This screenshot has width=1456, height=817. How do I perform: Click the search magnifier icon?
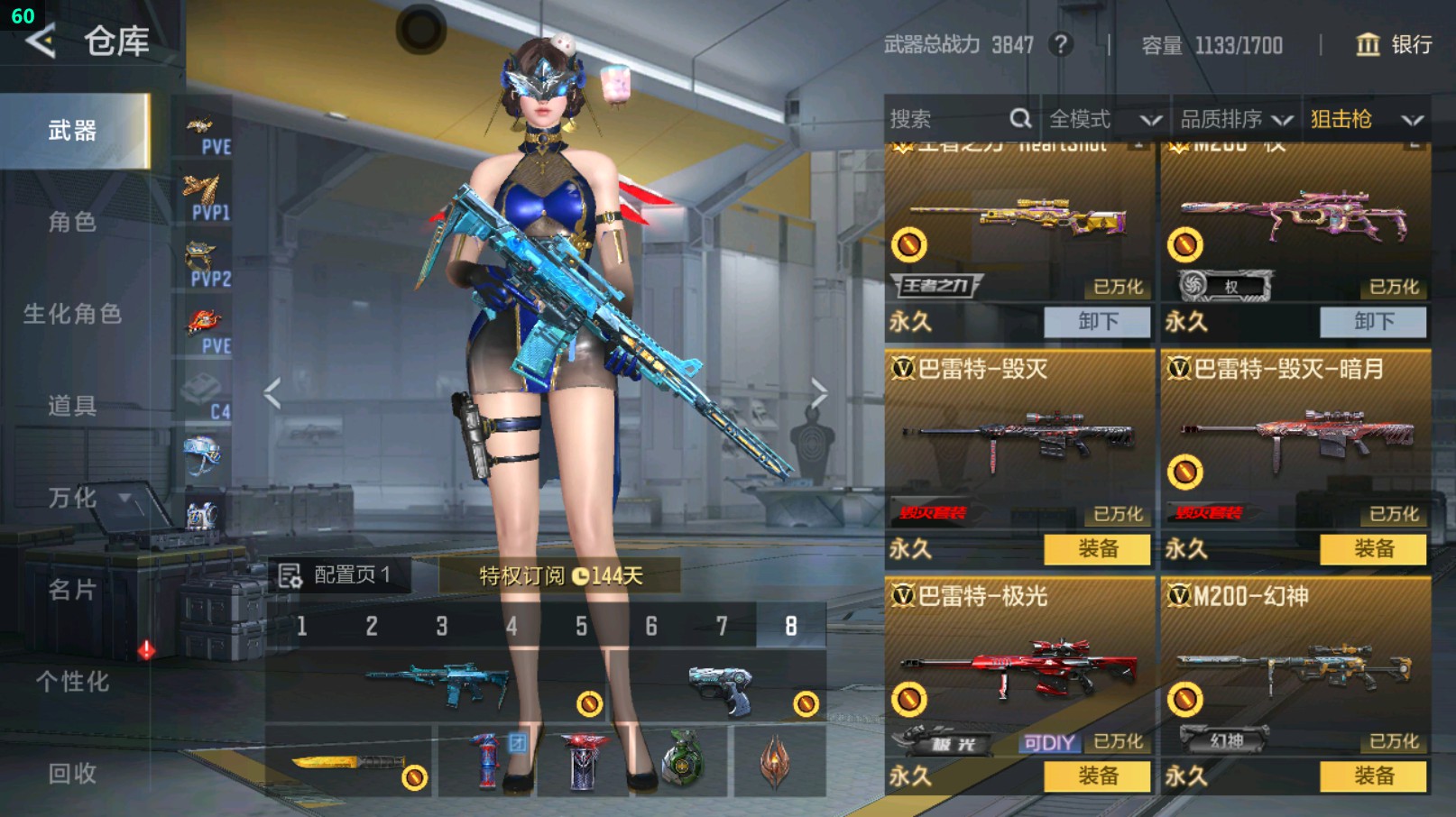pyautogui.click(x=1019, y=118)
